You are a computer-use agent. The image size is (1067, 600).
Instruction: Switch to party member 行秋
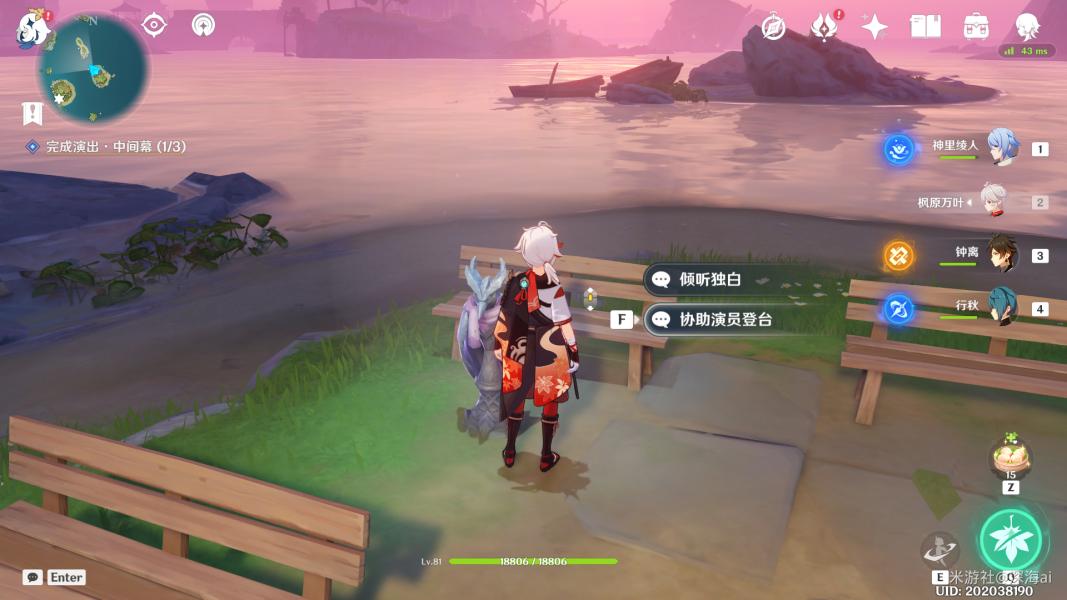(1002, 307)
